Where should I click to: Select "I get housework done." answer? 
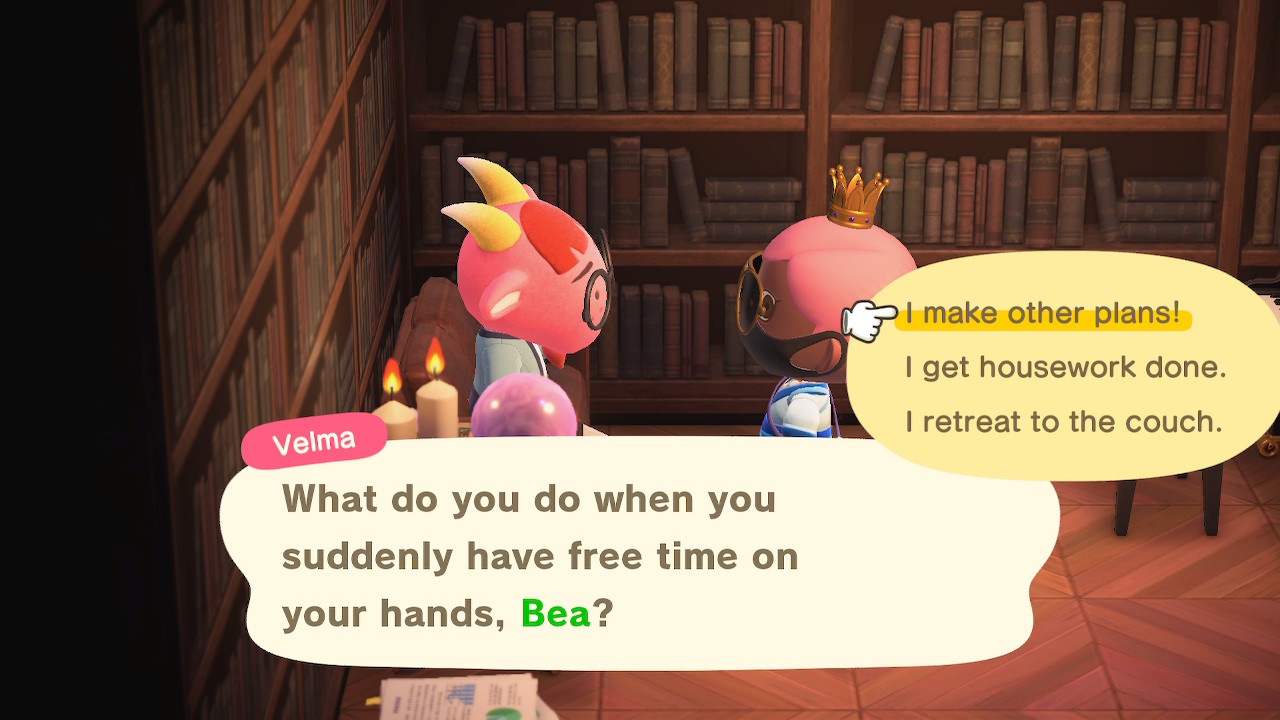point(1065,368)
